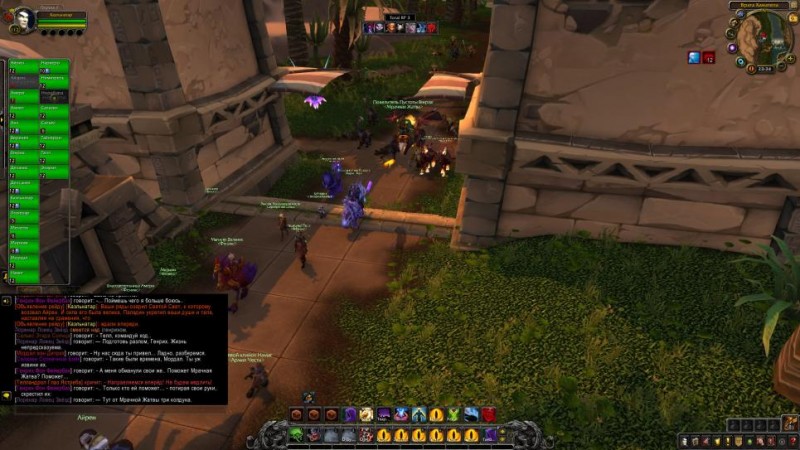Click the minimap zone name header
Viewport: 800px width, 450px height.
[762, 7]
